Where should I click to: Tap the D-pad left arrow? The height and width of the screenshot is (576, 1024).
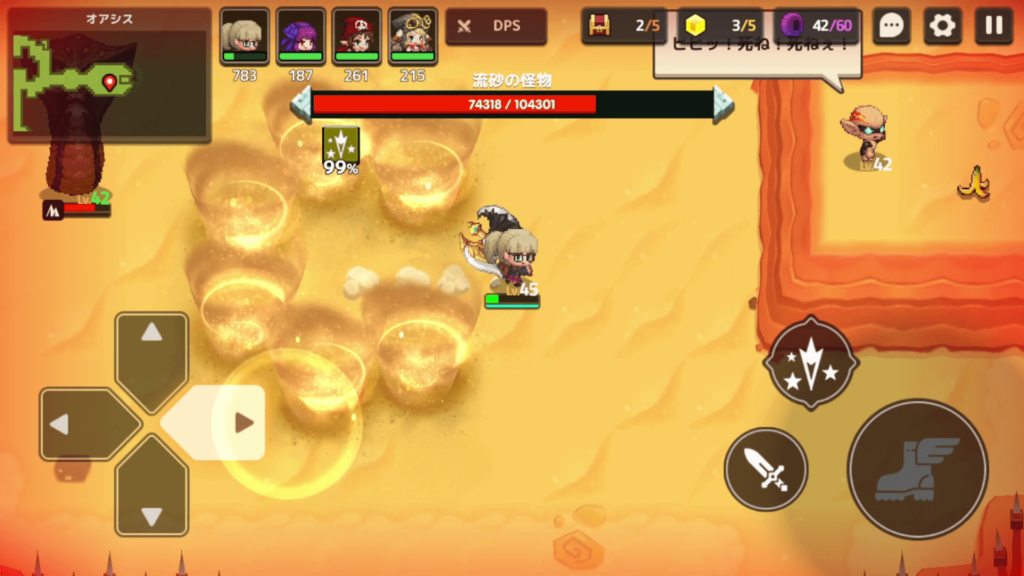[x=78, y=424]
